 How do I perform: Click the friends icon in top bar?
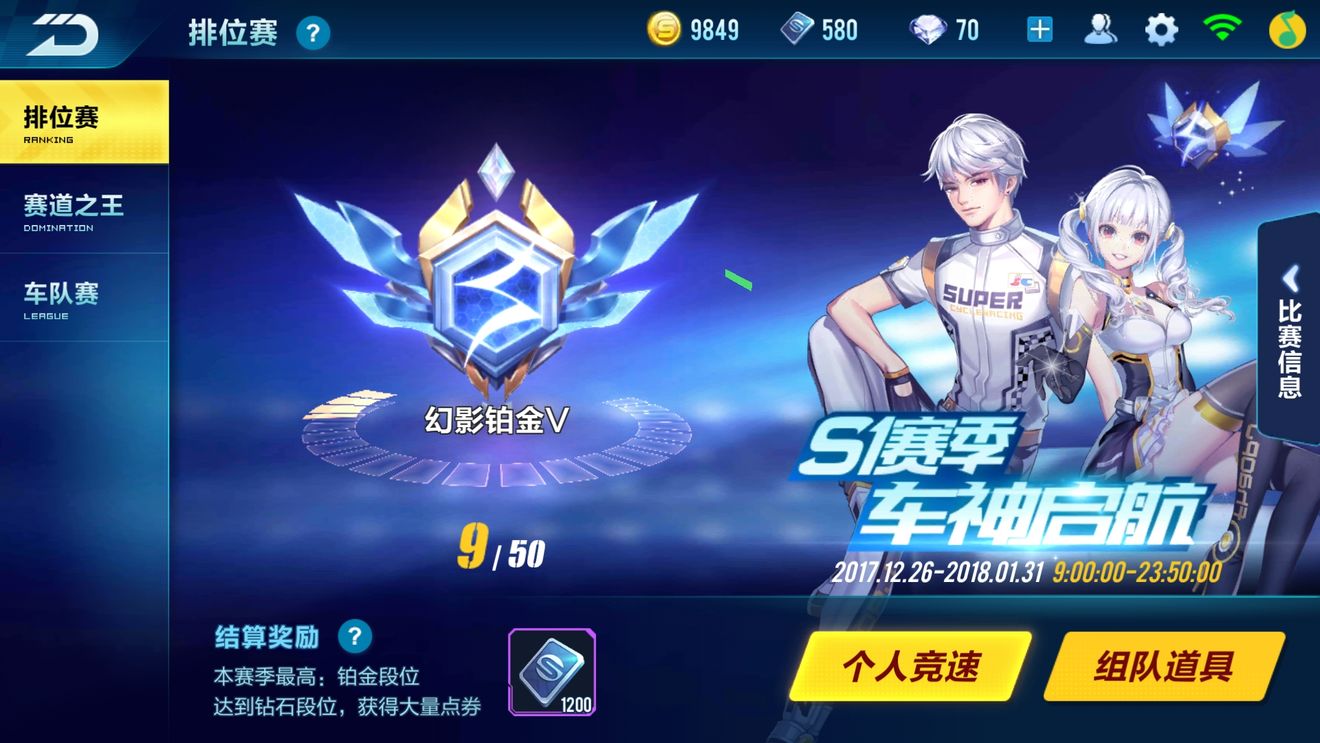tap(1101, 29)
